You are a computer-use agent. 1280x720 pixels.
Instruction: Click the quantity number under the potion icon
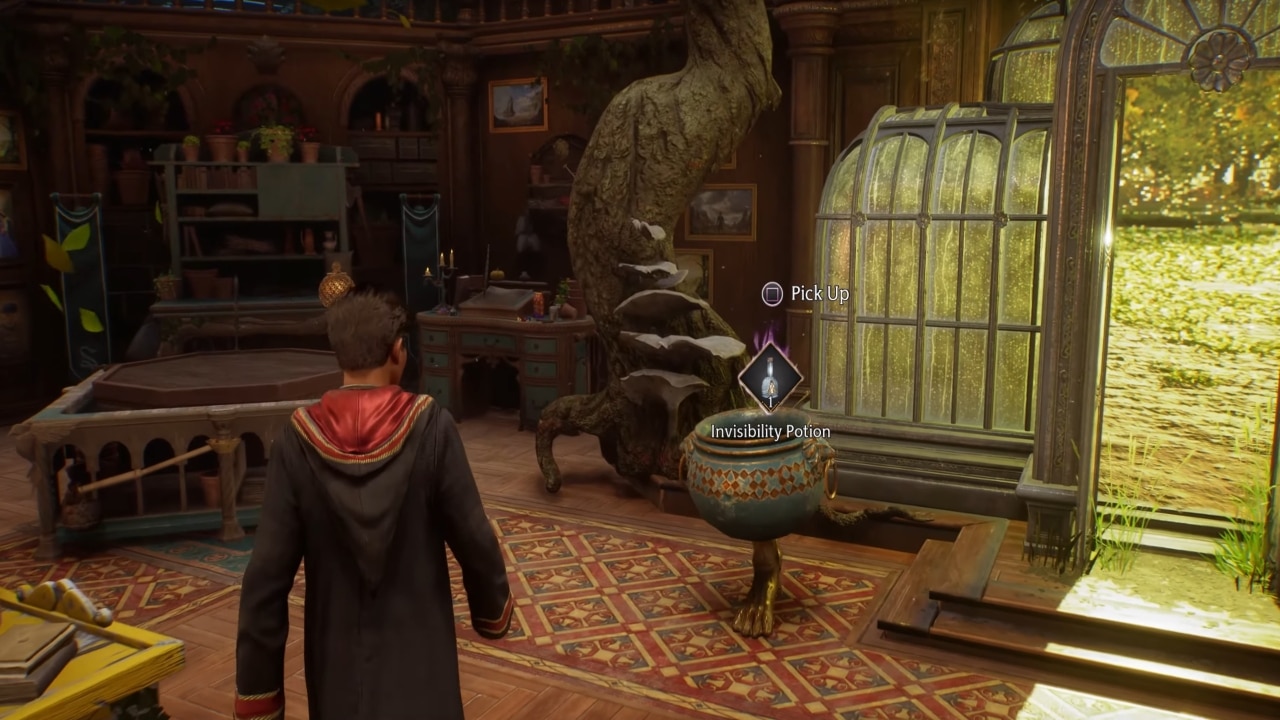point(770,402)
